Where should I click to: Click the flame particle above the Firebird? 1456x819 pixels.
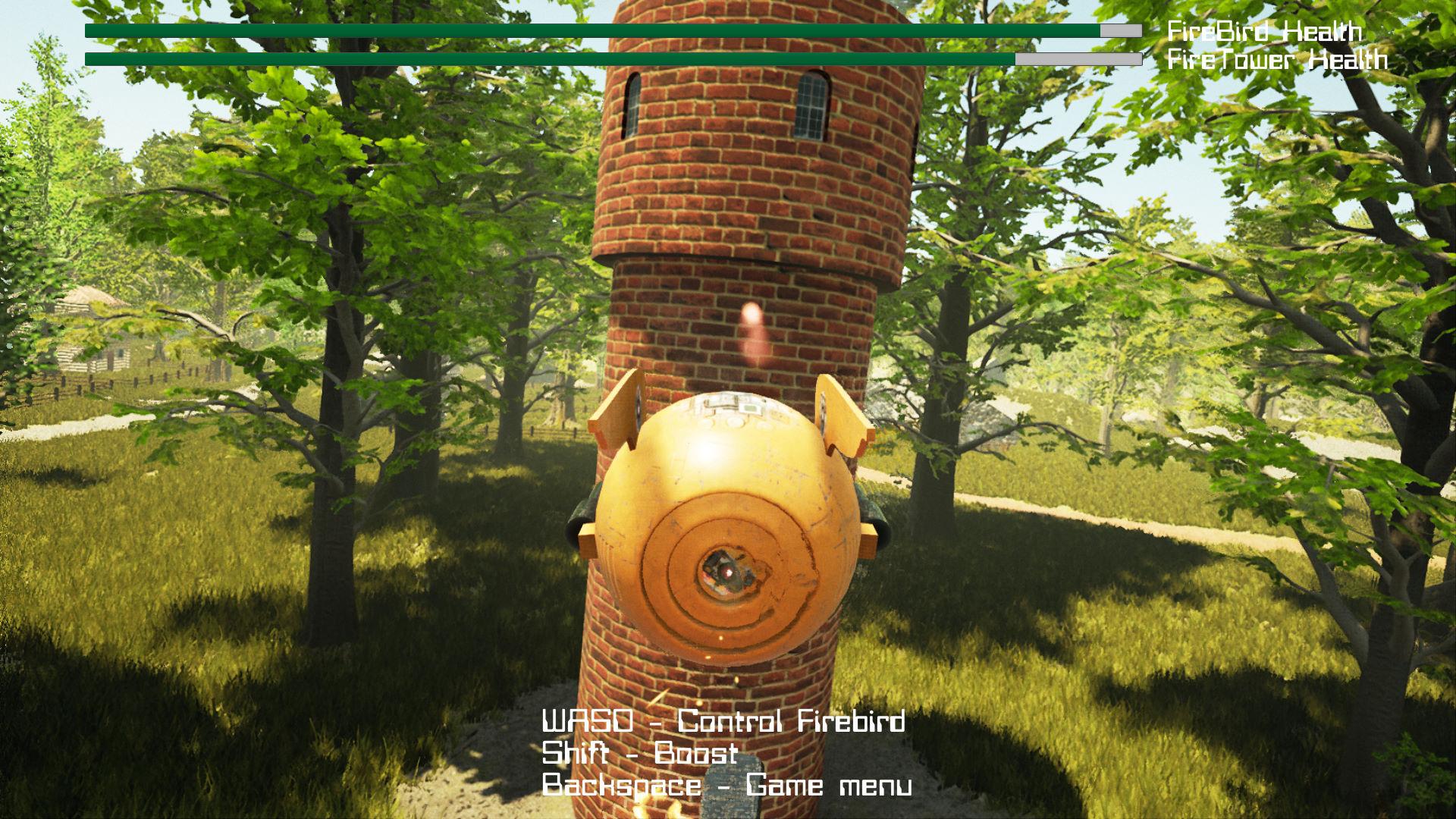pos(751,318)
